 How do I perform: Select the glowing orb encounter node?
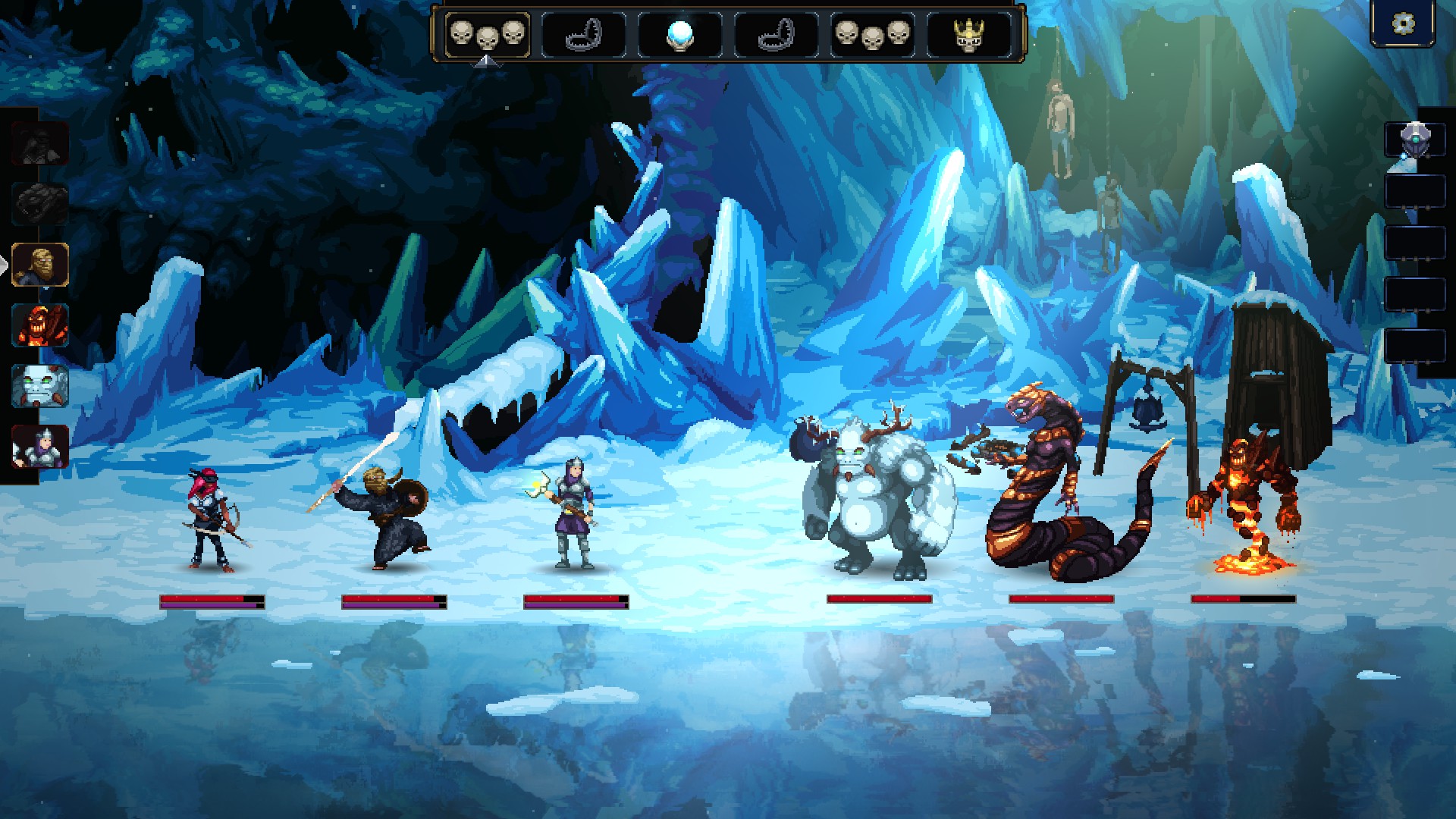pyautogui.click(x=679, y=35)
